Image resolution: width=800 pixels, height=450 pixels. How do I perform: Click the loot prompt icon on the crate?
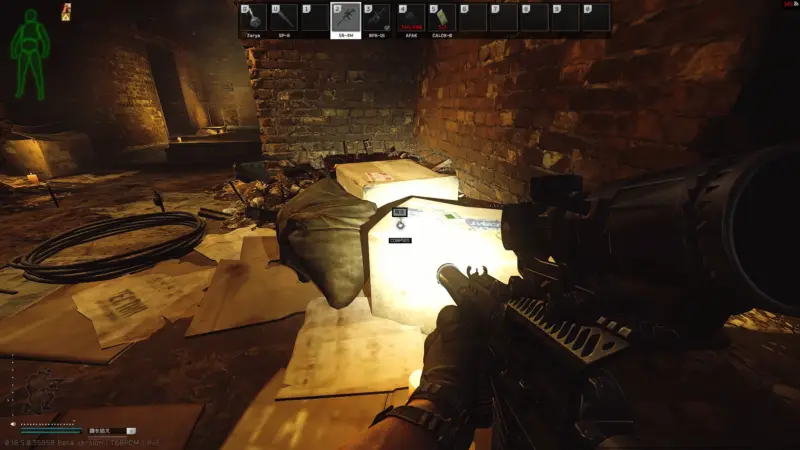coord(400,226)
